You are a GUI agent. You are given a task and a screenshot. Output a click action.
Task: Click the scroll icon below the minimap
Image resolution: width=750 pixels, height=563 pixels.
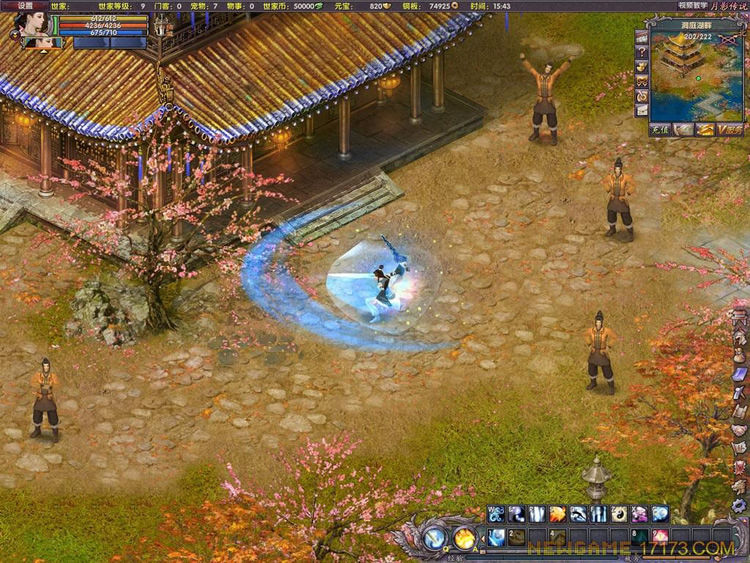(x=682, y=129)
